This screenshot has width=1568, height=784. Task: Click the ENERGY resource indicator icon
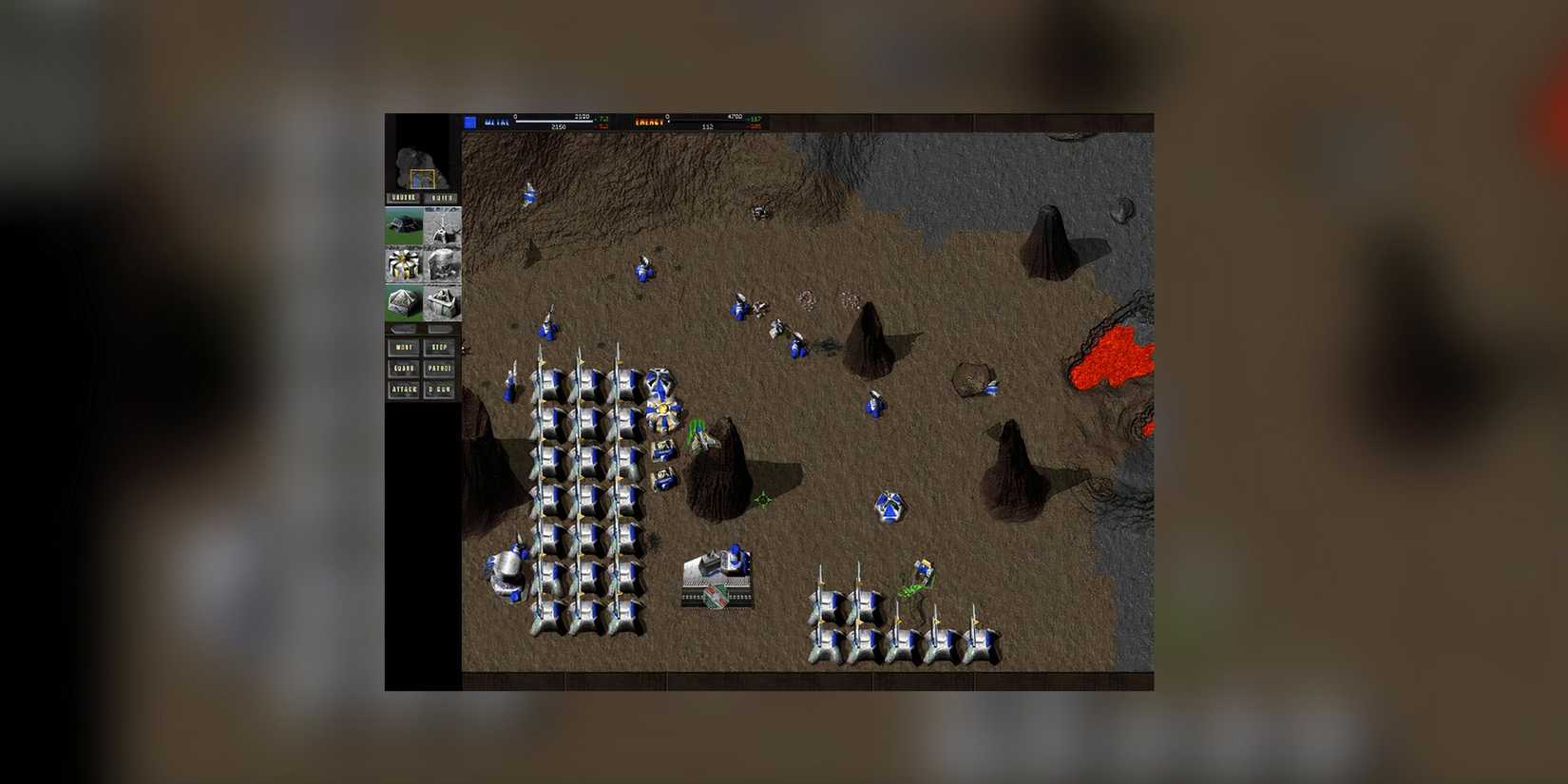click(651, 122)
